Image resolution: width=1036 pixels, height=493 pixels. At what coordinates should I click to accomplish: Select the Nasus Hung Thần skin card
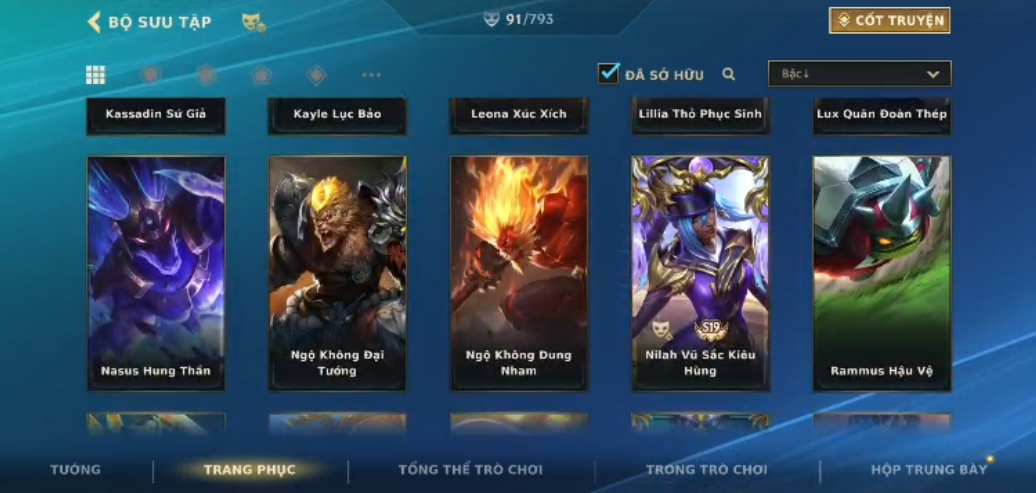click(156, 273)
